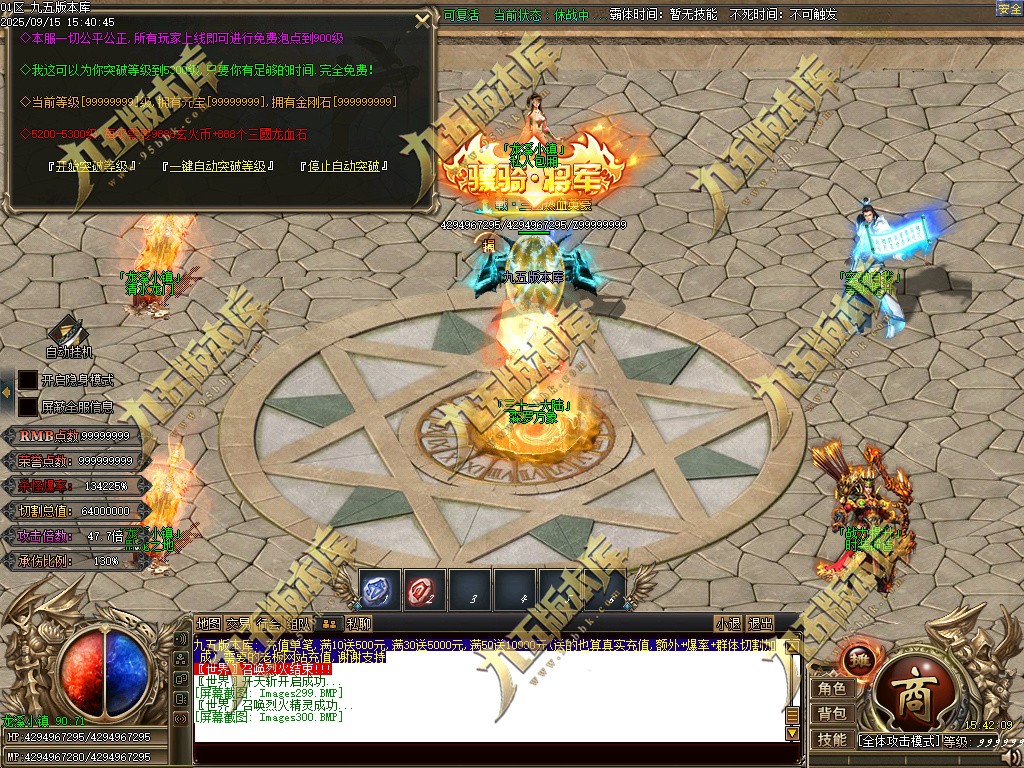Screen dimensions: 1024x768
Task: Click 停止自动突破 to stop auto breakthrough
Action: tap(343, 166)
